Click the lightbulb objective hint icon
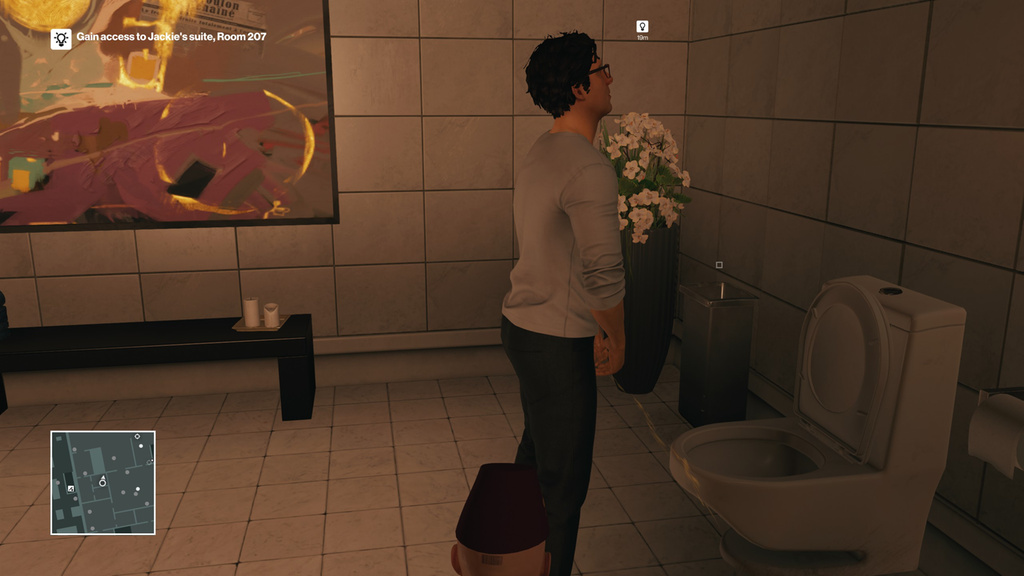 point(61,38)
